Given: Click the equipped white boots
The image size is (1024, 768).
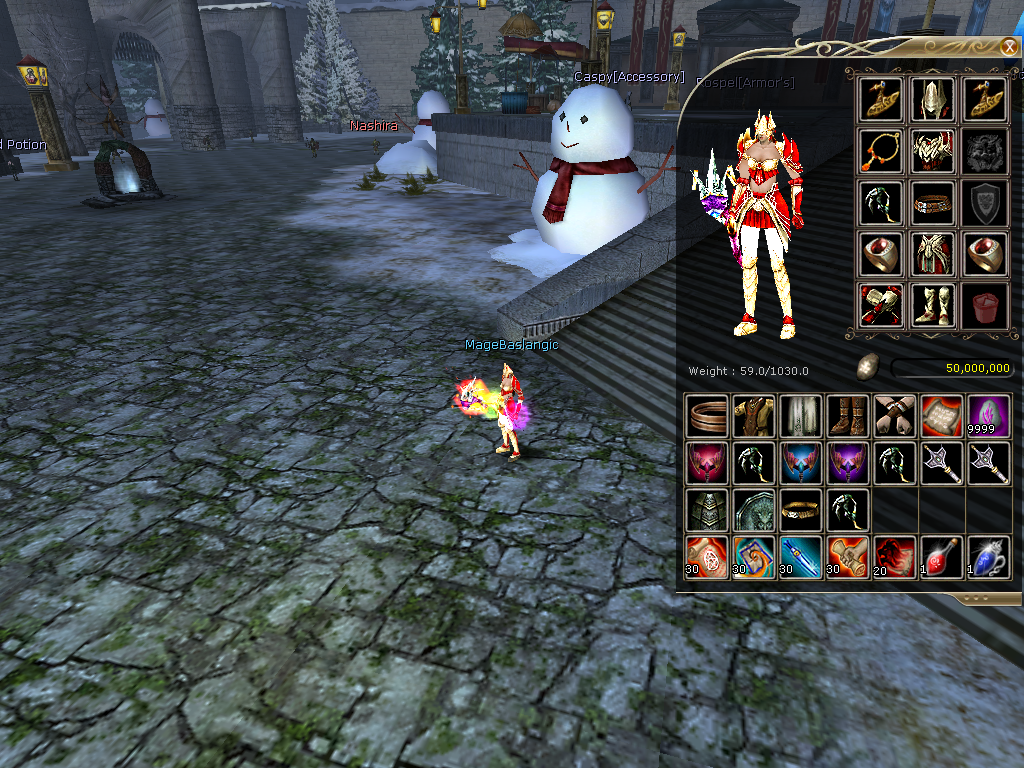Looking at the screenshot, I should (x=933, y=306).
